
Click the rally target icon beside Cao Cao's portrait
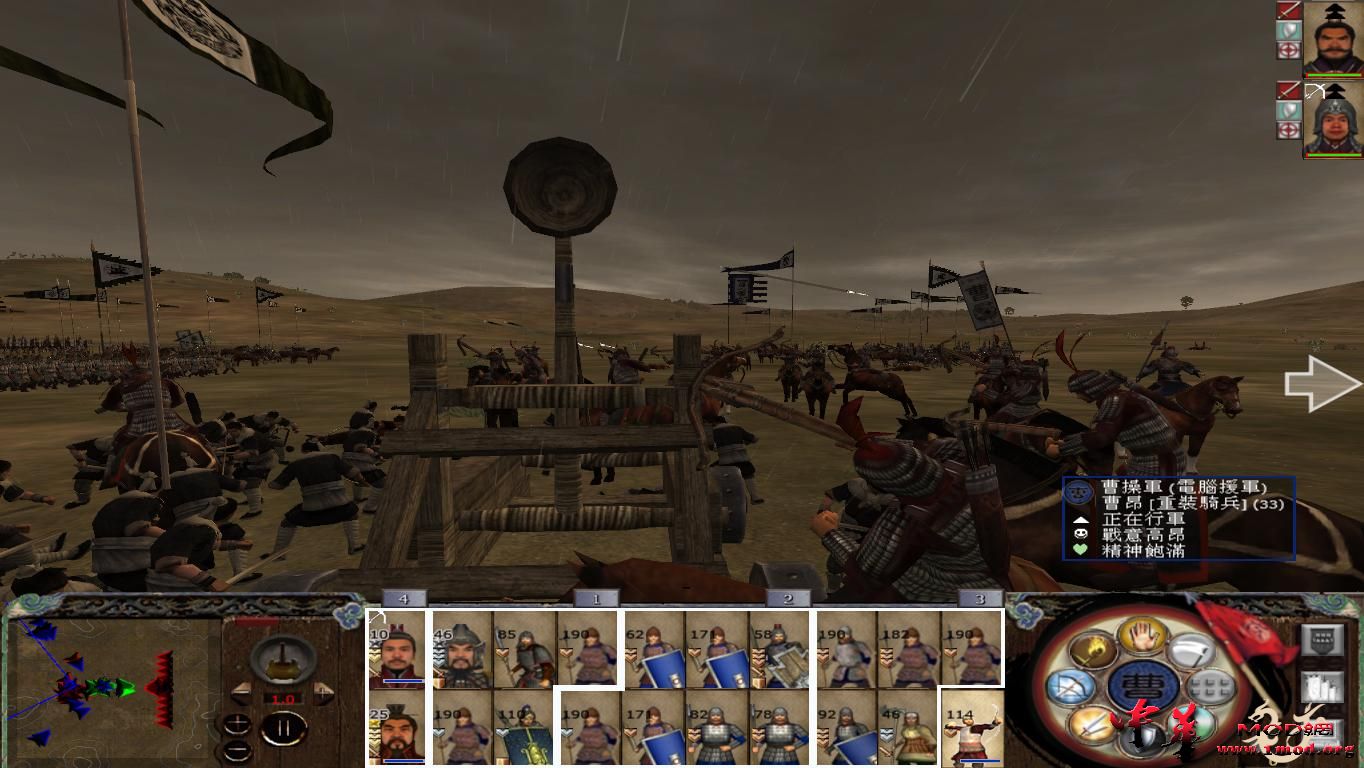(1289, 51)
